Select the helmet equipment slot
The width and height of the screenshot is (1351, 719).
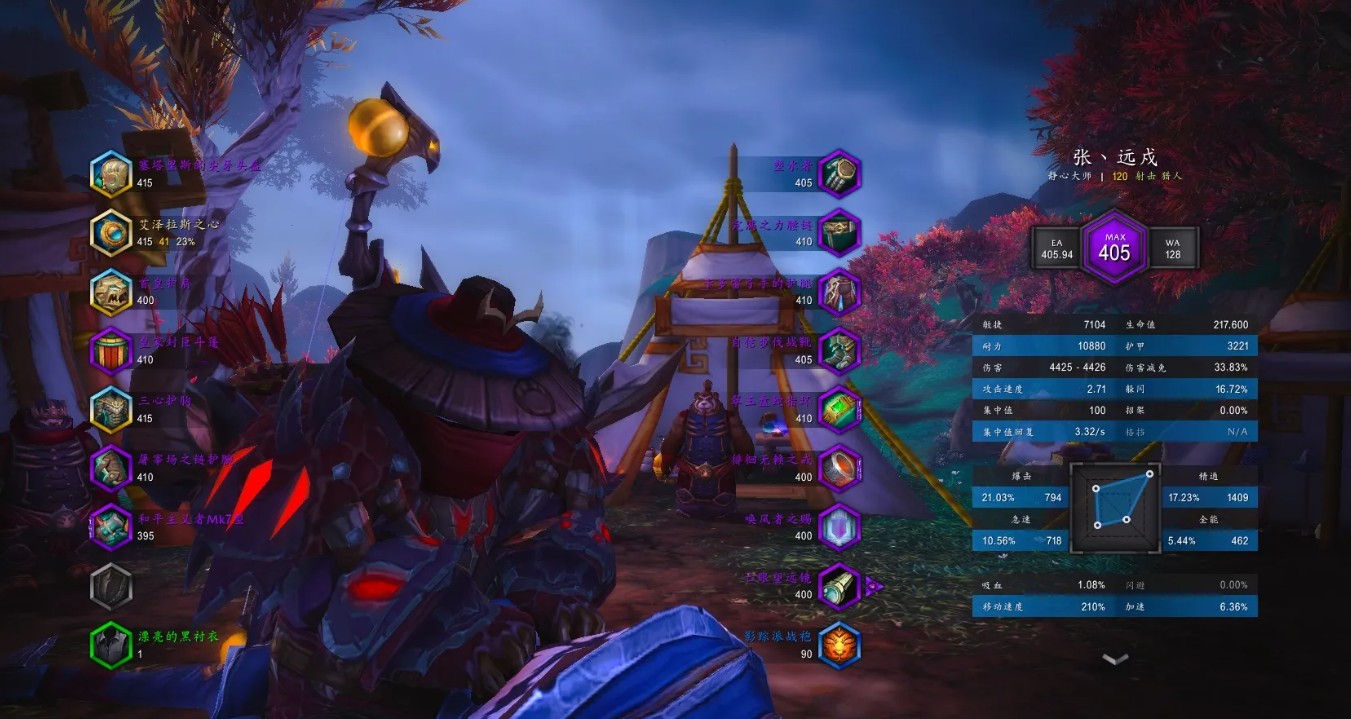coord(111,174)
